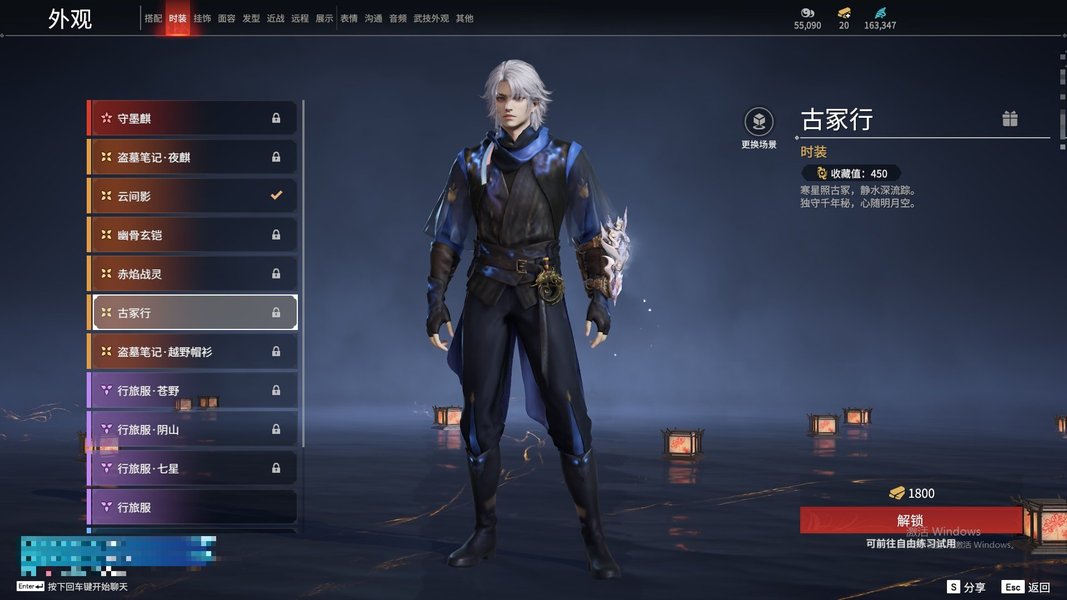Click the gift box icon beside 古家行
Image resolution: width=1067 pixels, height=600 pixels.
coord(1010,119)
